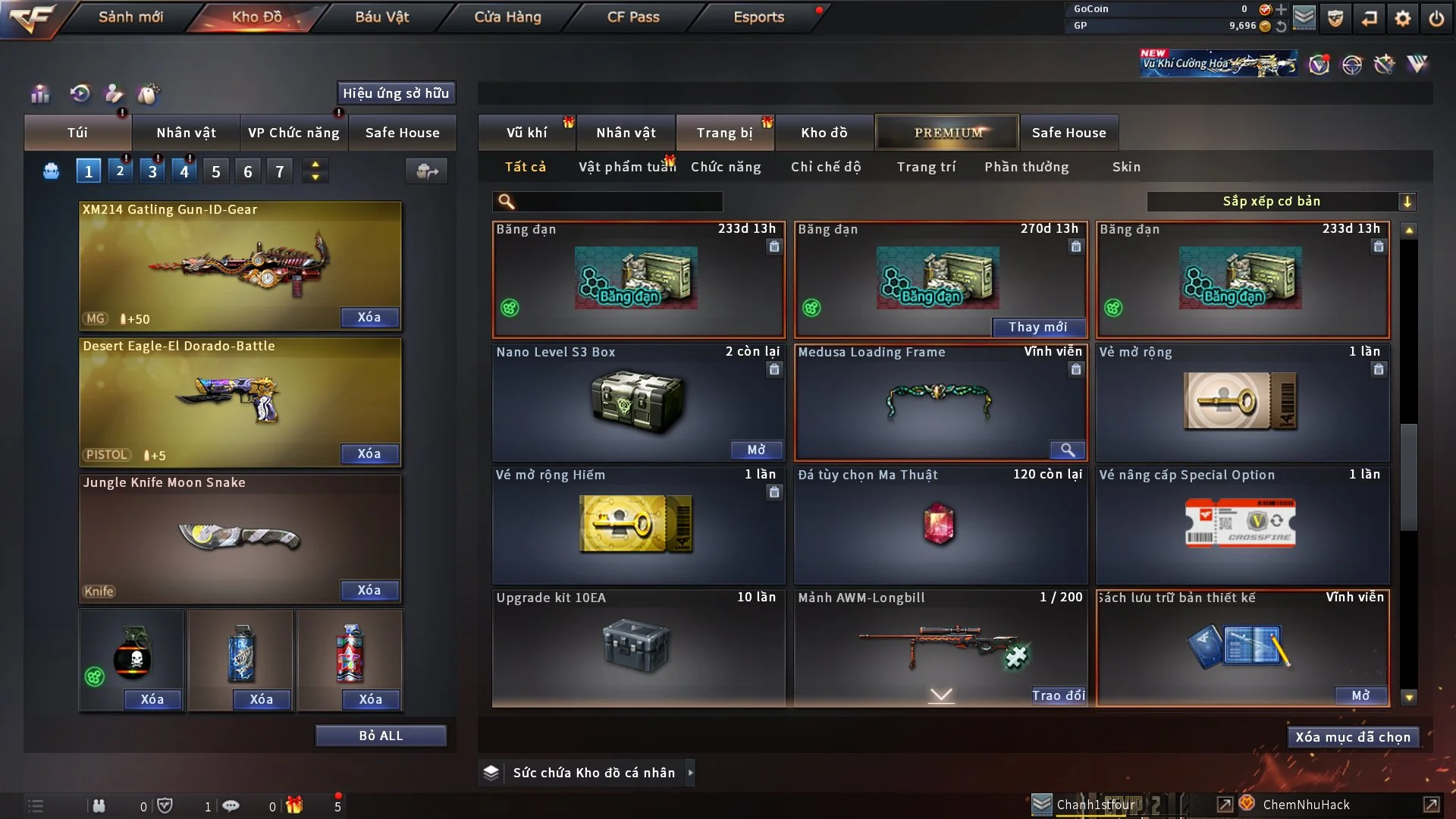Remove the XM214 Gatling Gun with Xóa
This screenshot has width=1456, height=819.
pyautogui.click(x=369, y=318)
